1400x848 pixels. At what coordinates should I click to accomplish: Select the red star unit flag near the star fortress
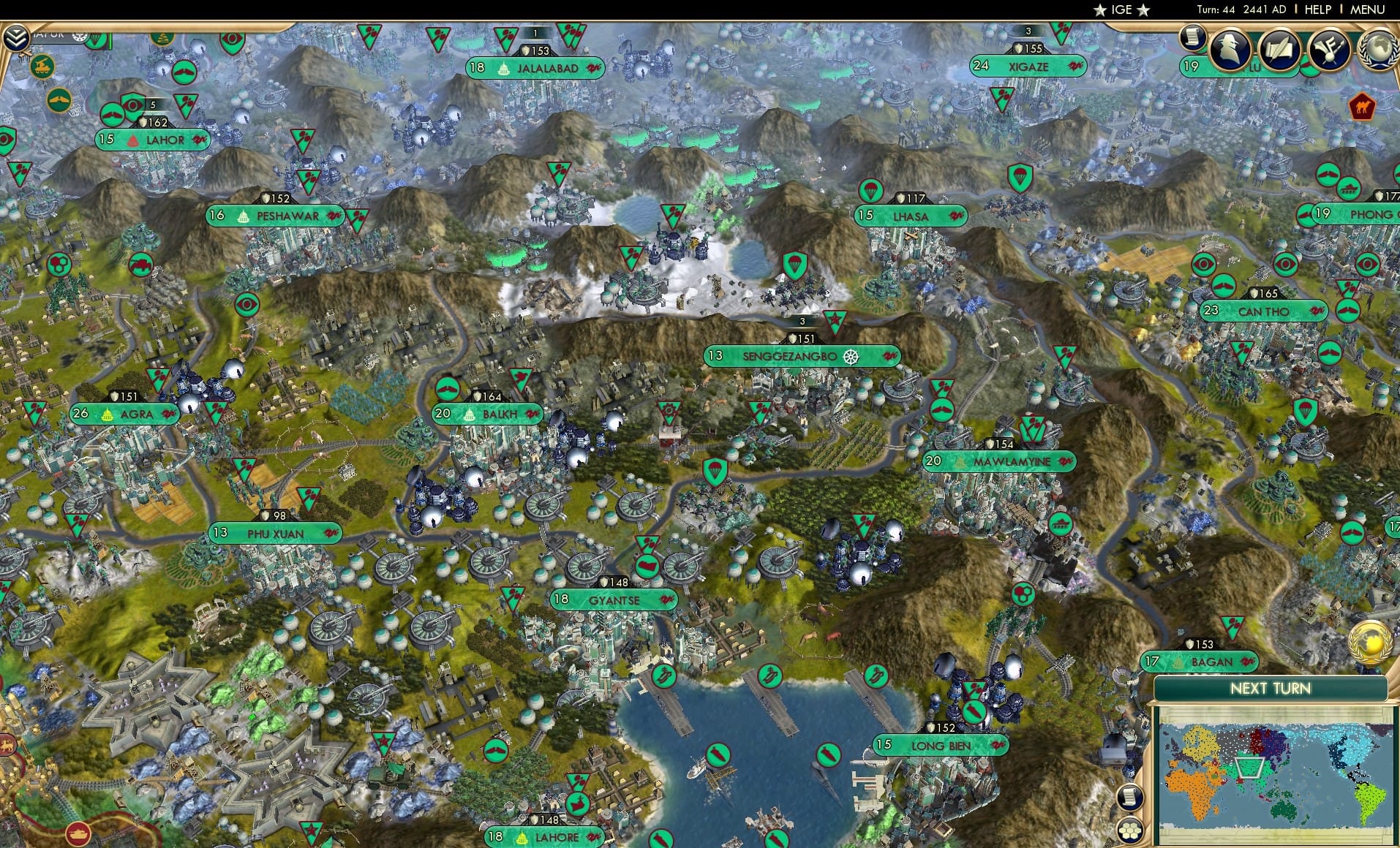[x=383, y=741]
